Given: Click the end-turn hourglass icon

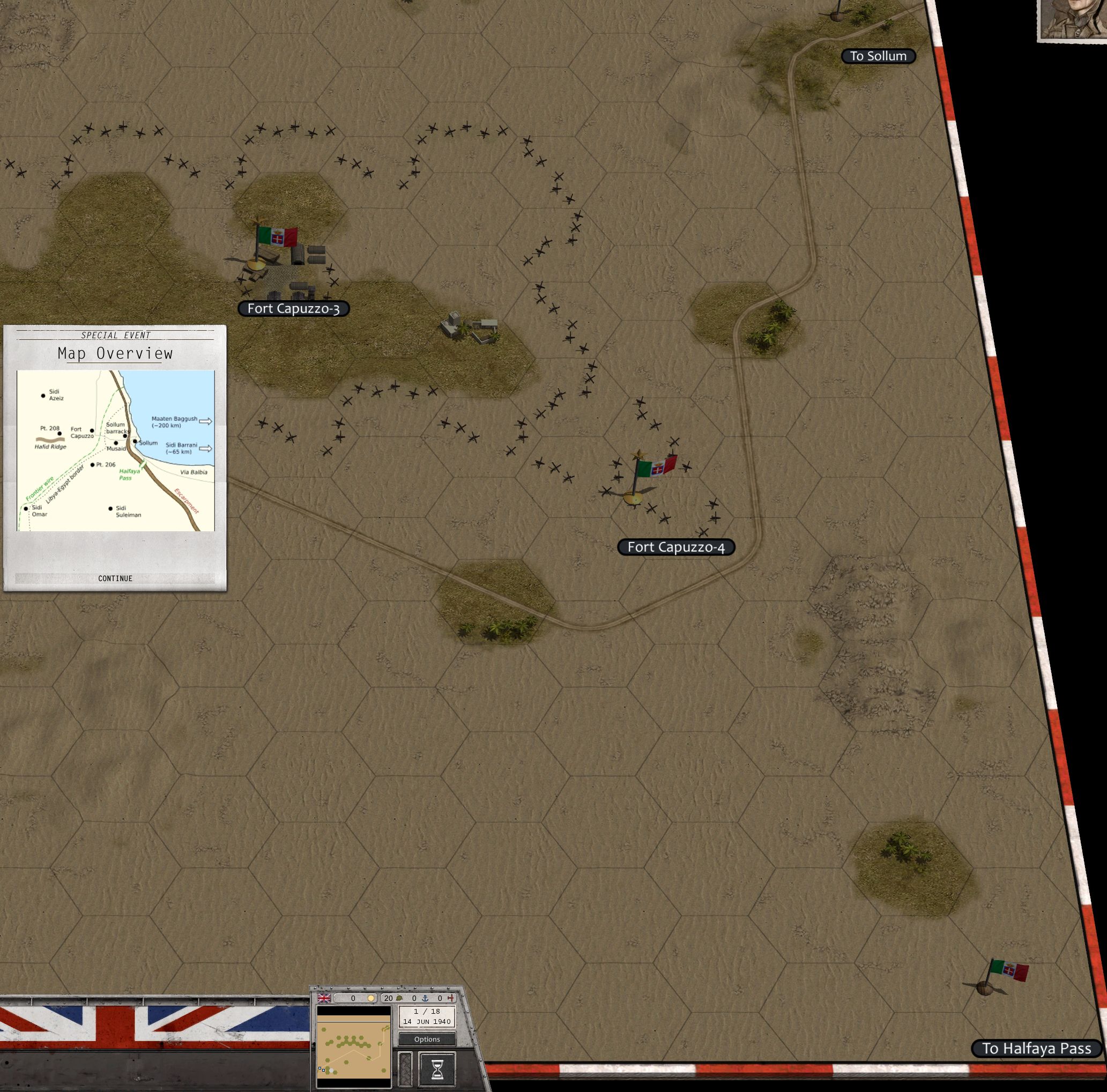Looking at the screenshot, I should click(x=437, y=1070).
